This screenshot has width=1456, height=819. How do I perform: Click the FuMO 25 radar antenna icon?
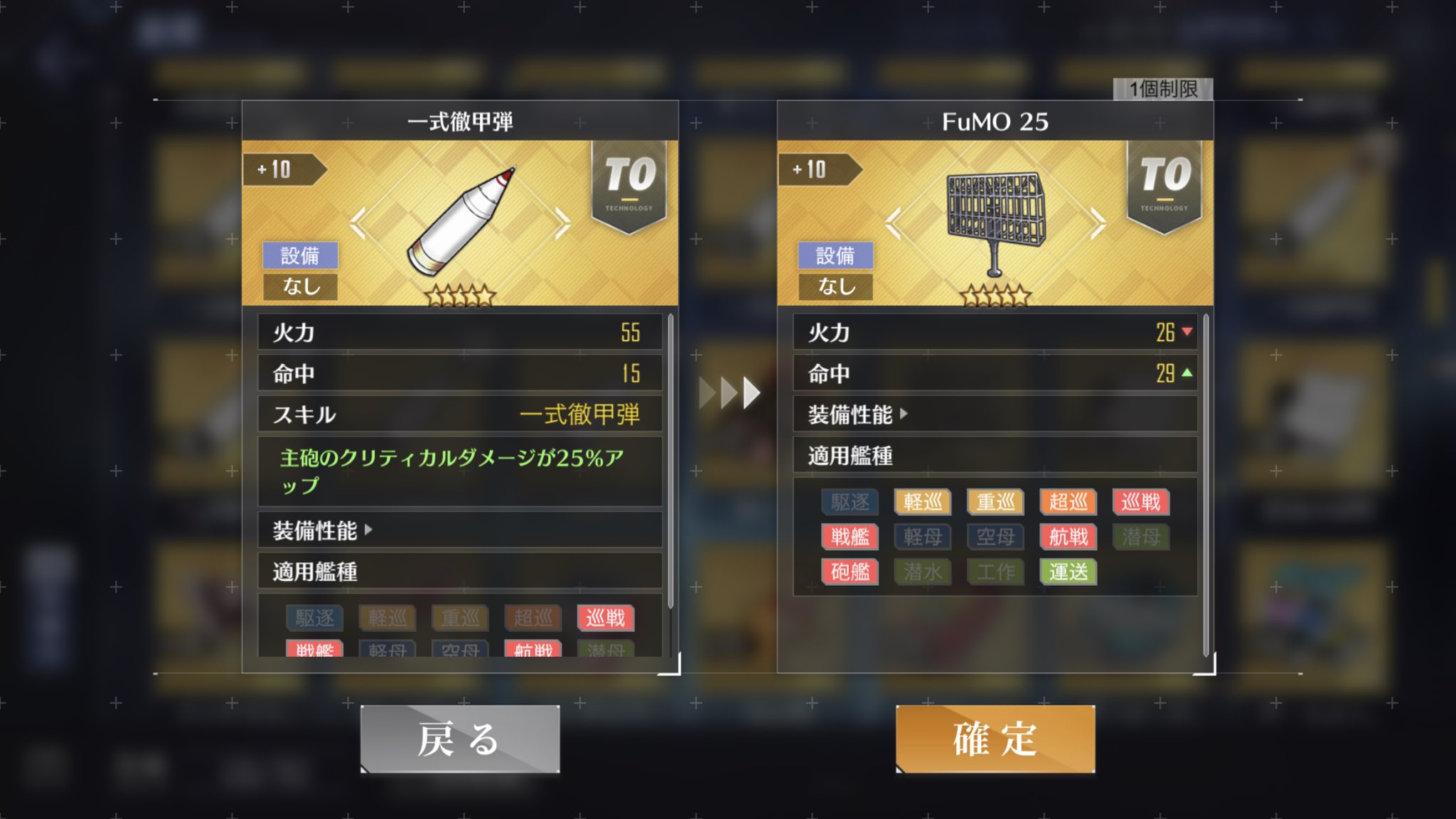[993, 213]
